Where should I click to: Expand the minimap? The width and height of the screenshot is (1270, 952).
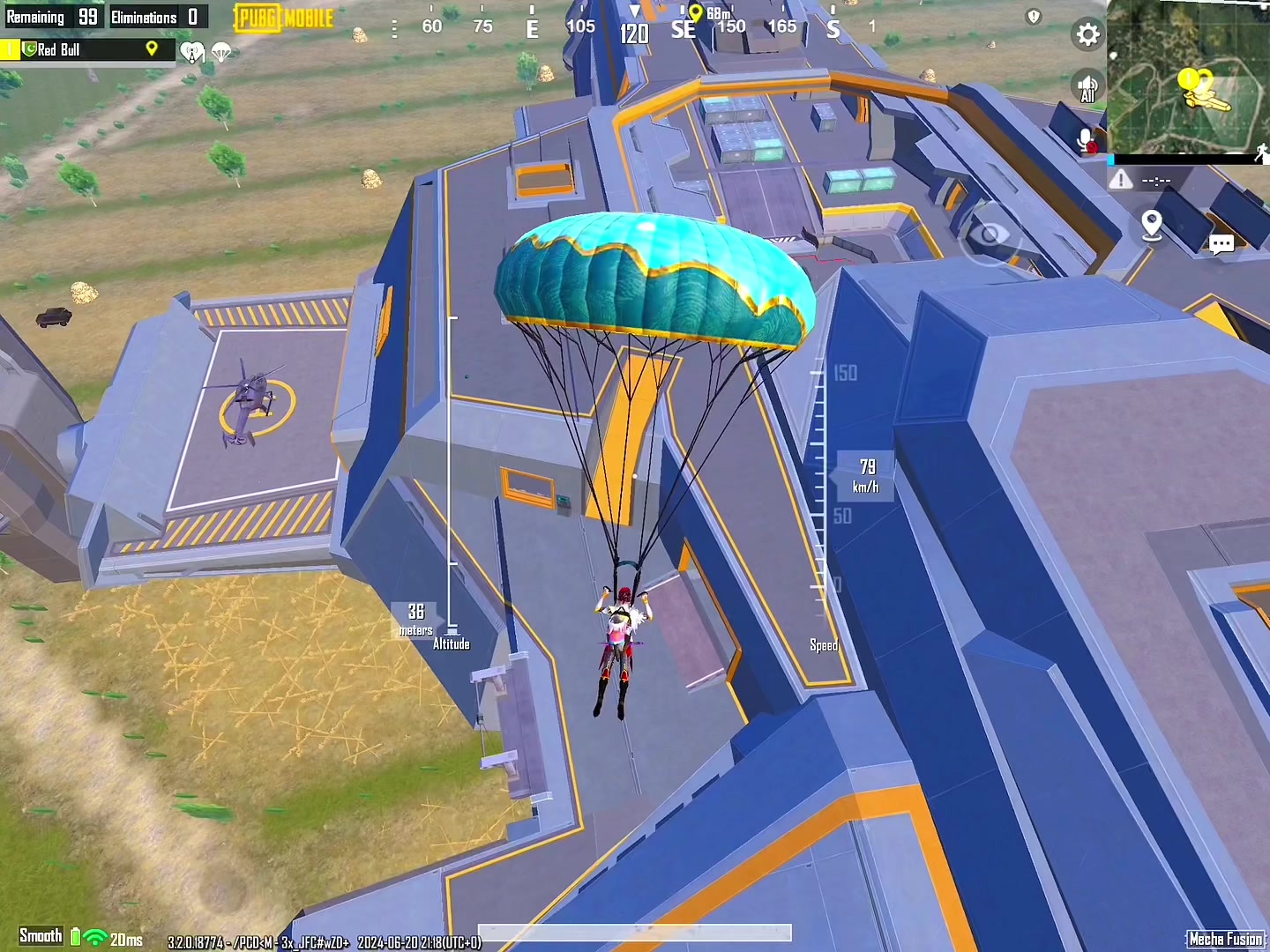(x=1188, y=78)
